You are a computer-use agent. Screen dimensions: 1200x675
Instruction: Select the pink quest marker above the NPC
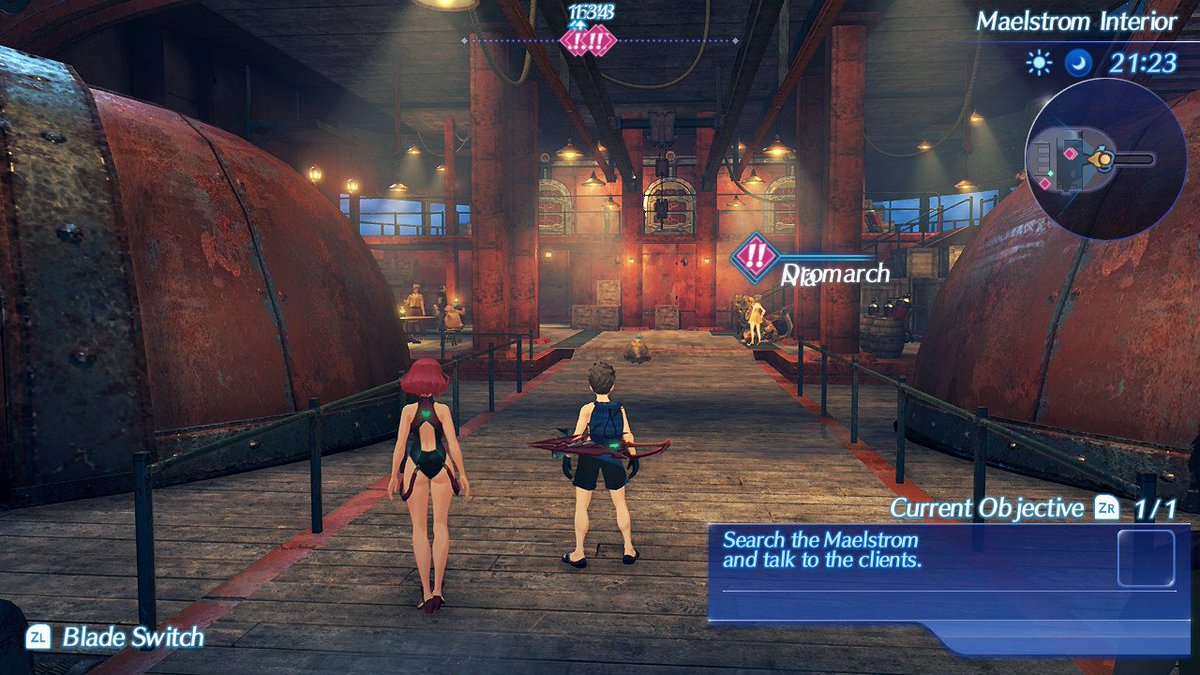(x=756, y=256)
